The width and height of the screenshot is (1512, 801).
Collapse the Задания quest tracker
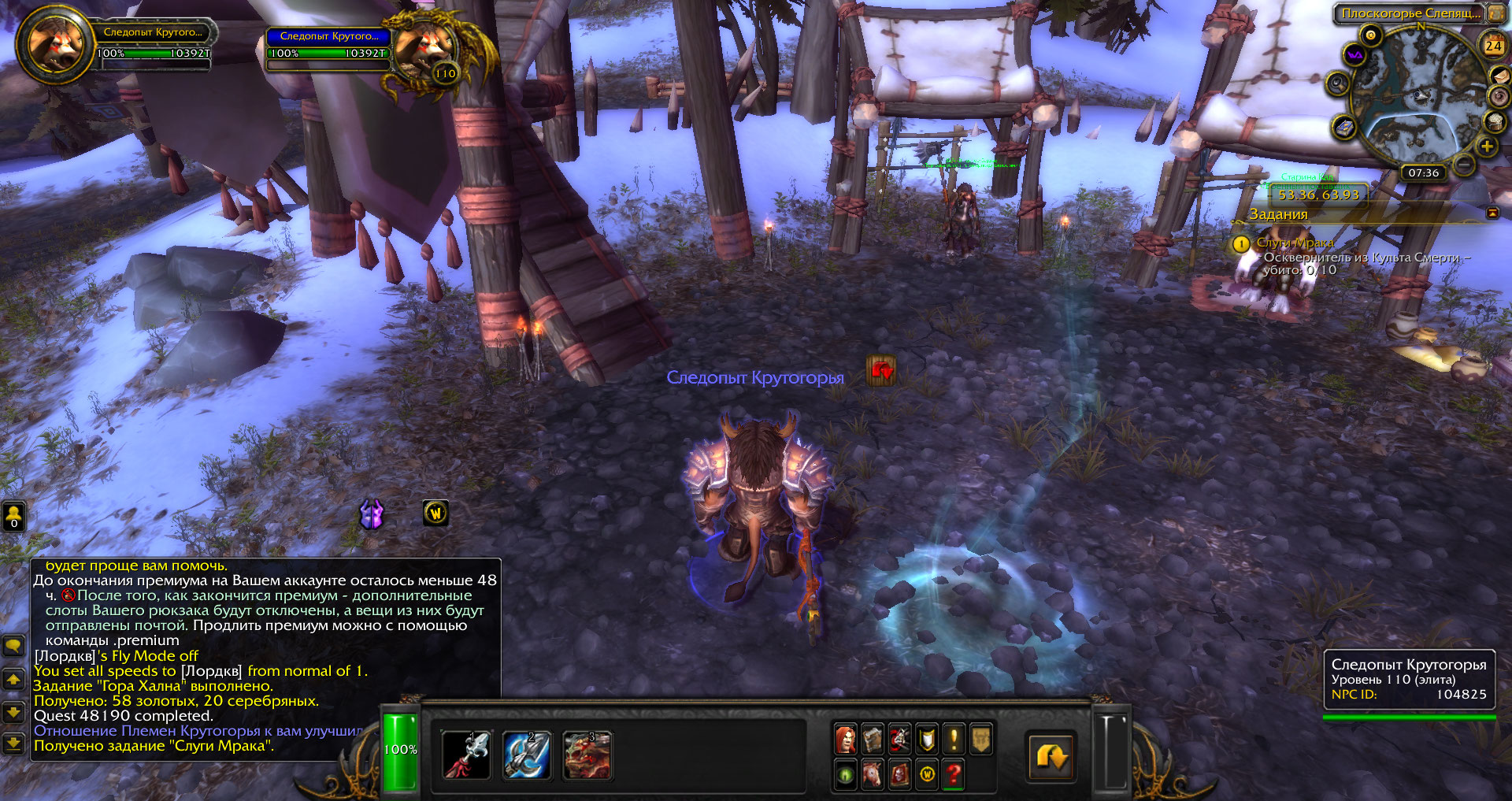tap(1492, 213)
